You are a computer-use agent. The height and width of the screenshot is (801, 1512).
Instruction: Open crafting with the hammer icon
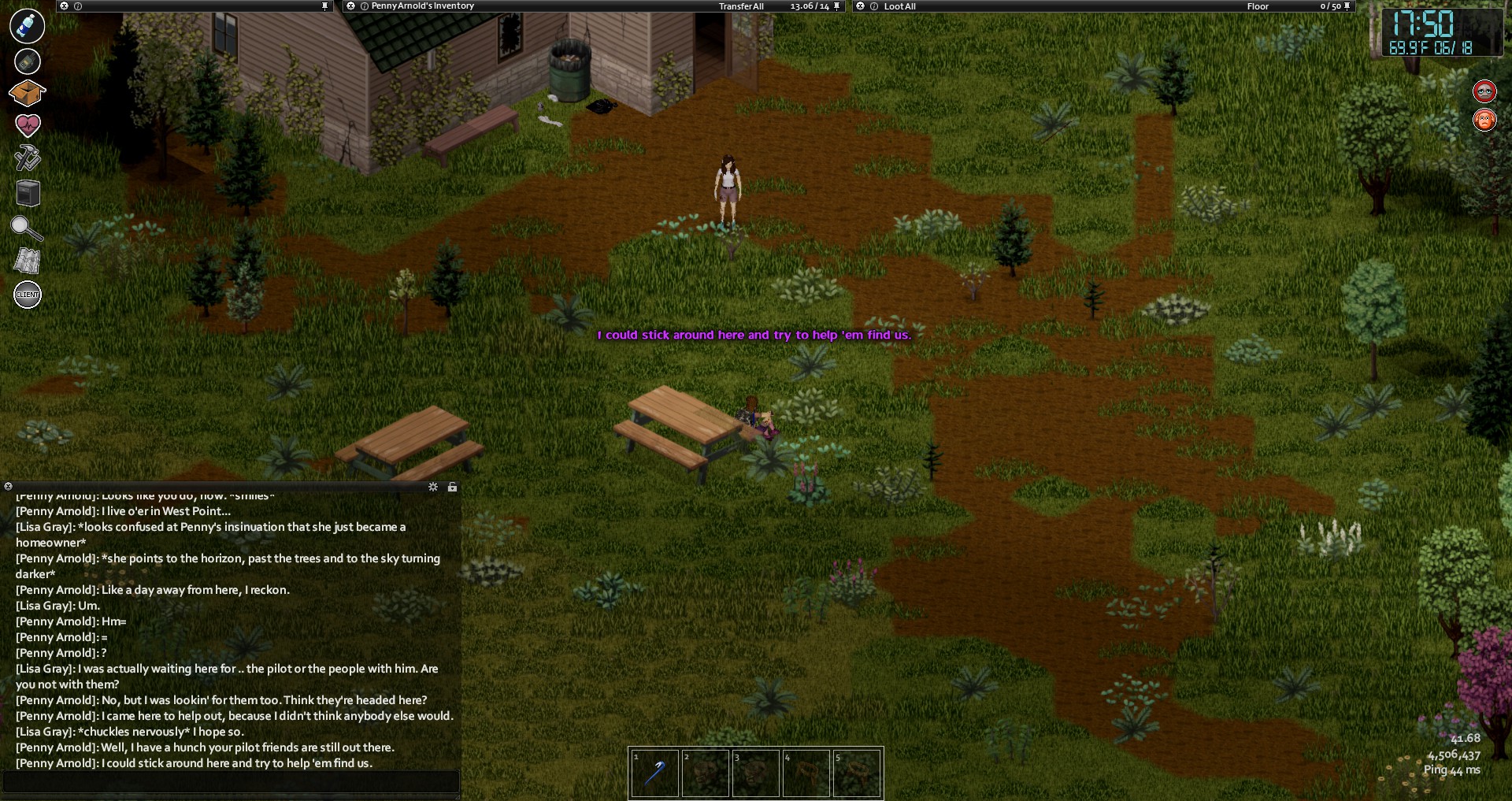point(28,158)
